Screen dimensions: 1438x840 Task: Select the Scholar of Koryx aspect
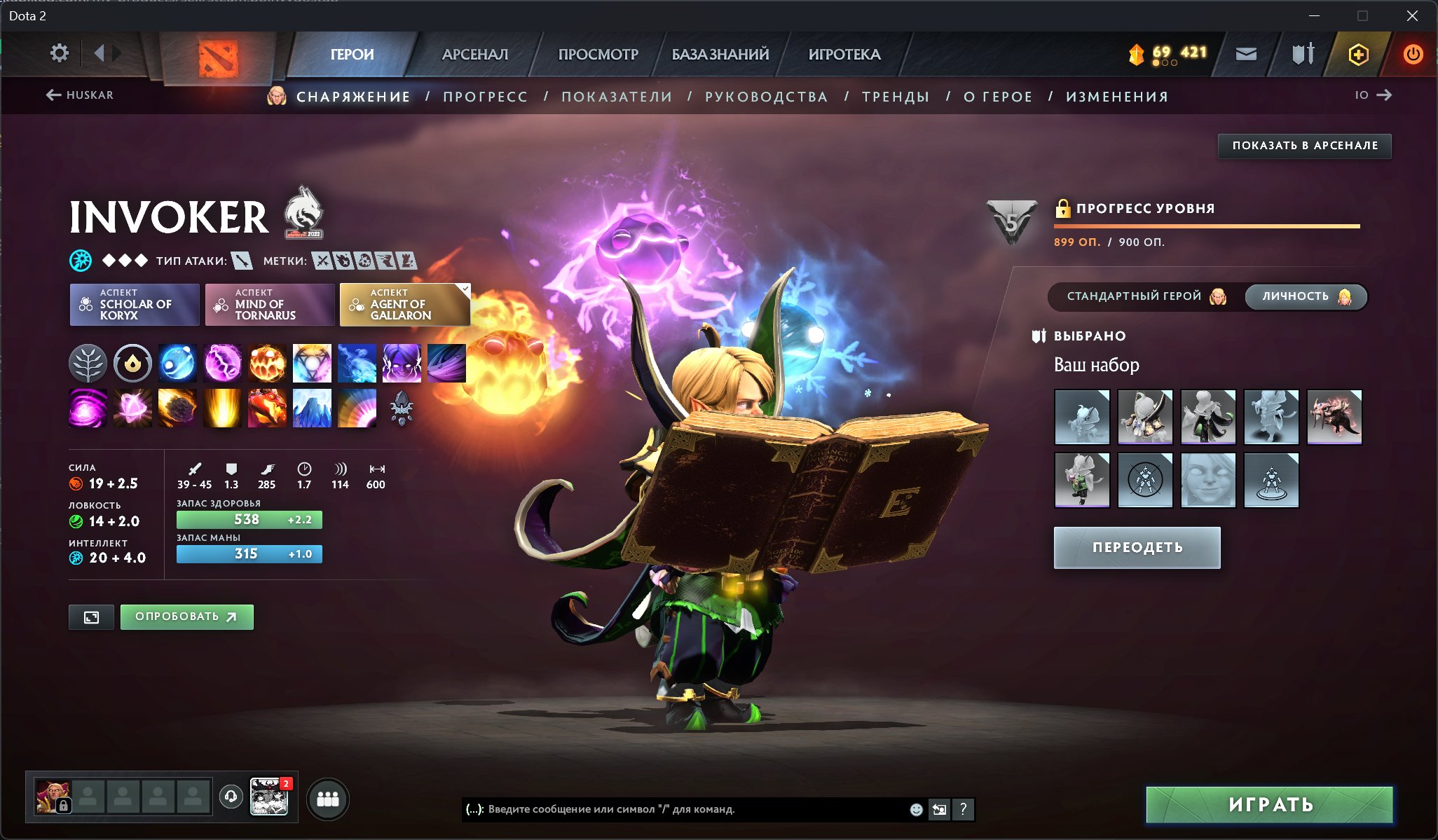coord(134,305)
